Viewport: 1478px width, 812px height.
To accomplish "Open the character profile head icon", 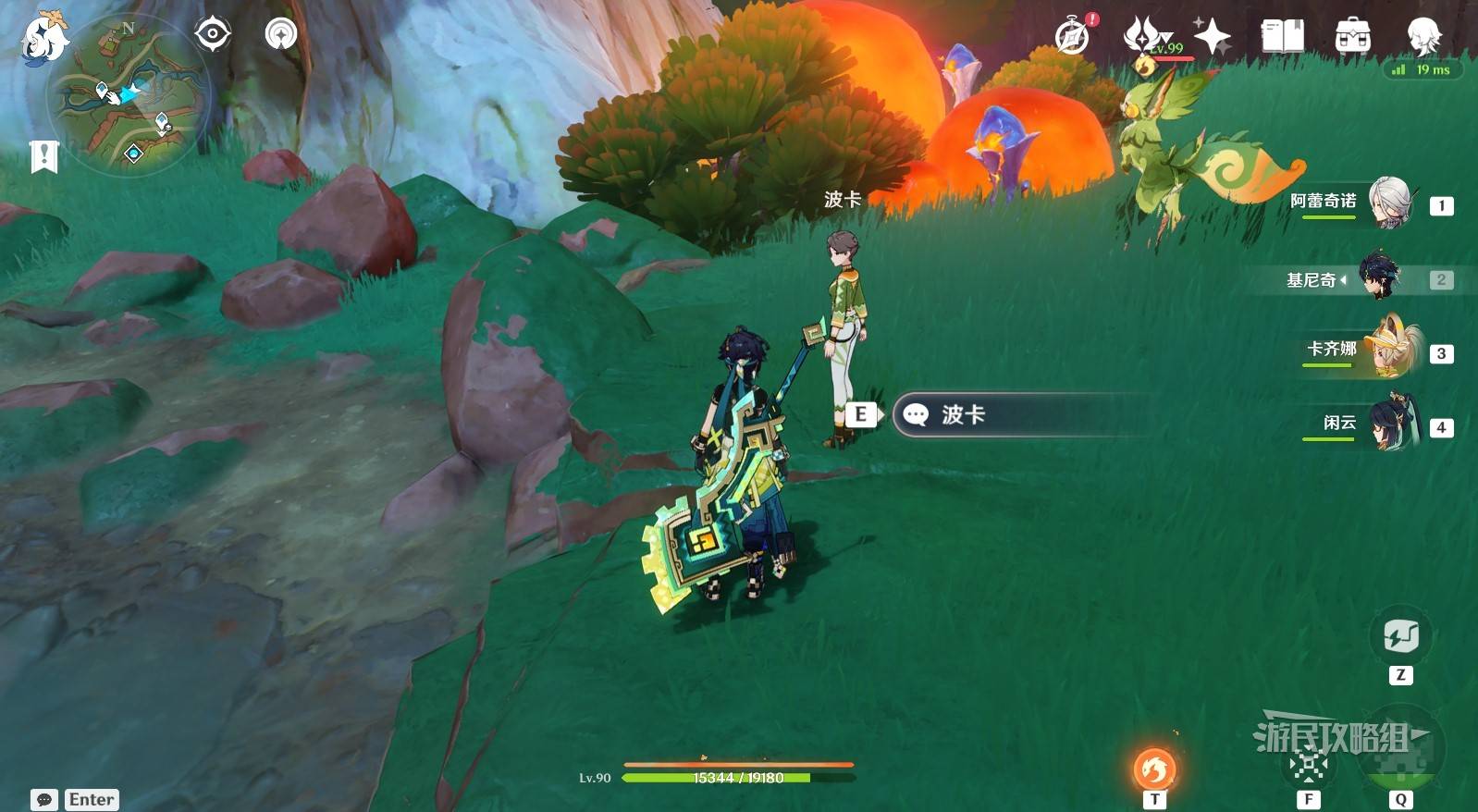I will tap(1423, 37).
